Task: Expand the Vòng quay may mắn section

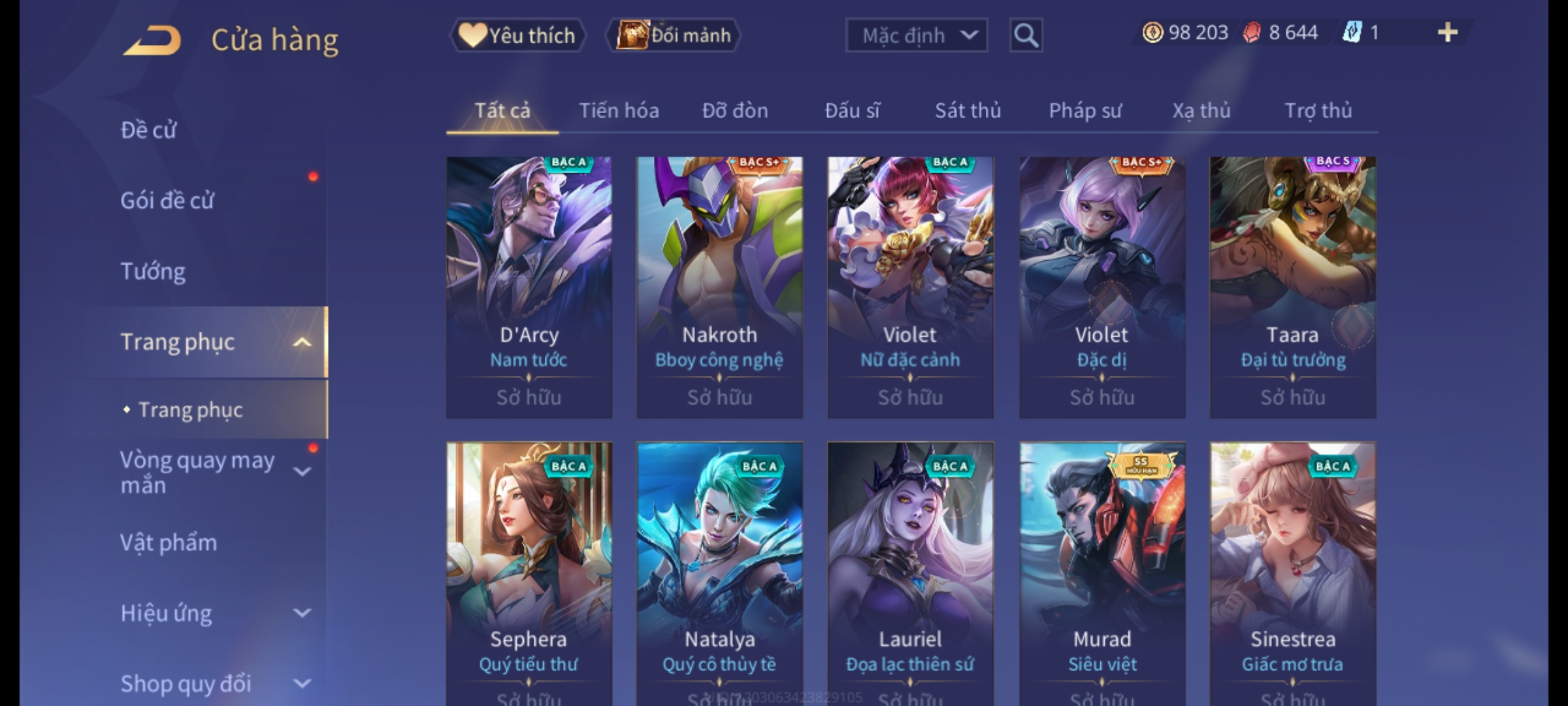Action: (x=302, y=472)
